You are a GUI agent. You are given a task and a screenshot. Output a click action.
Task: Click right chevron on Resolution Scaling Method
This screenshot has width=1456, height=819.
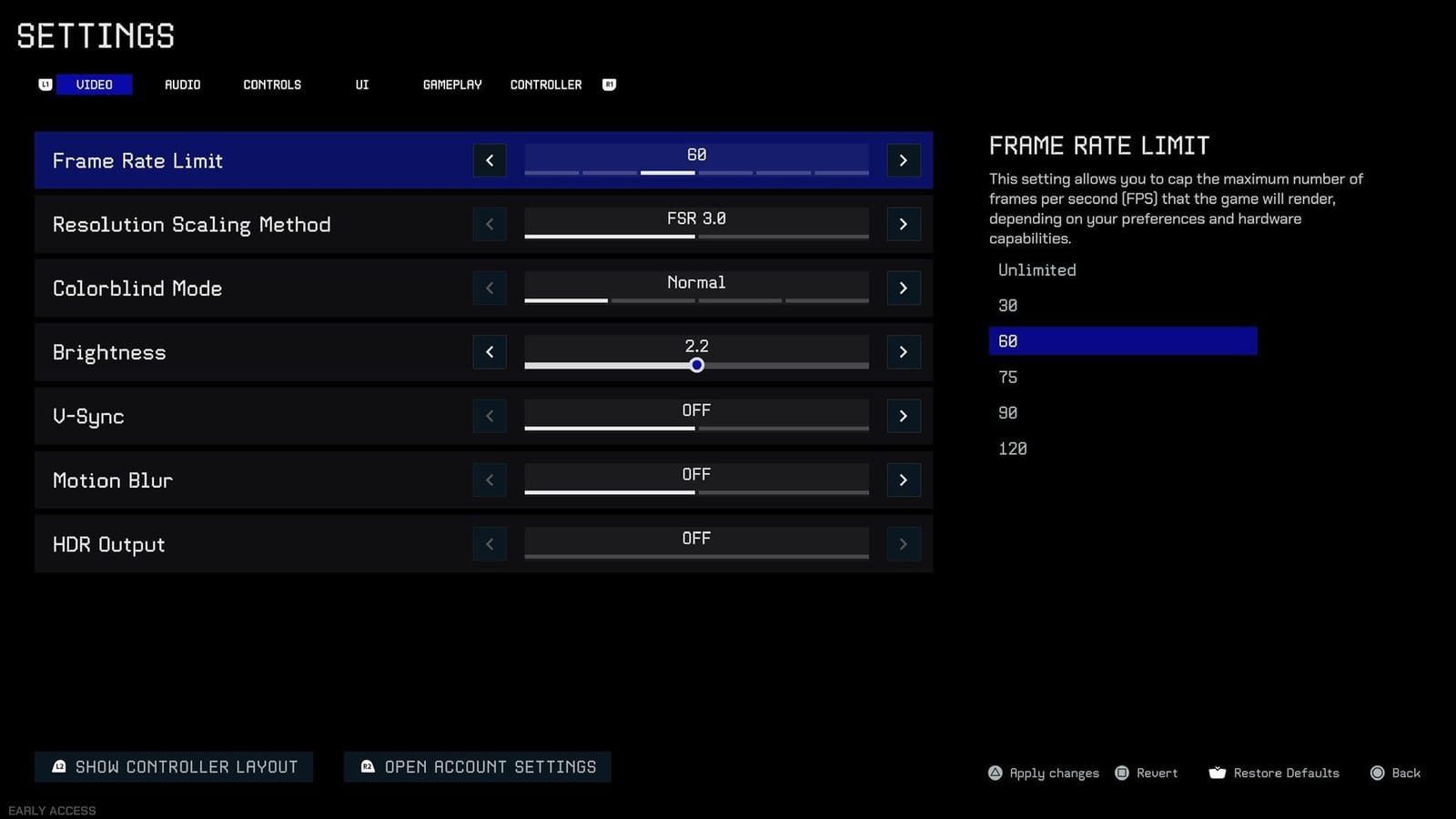click(x=903, y=224)
